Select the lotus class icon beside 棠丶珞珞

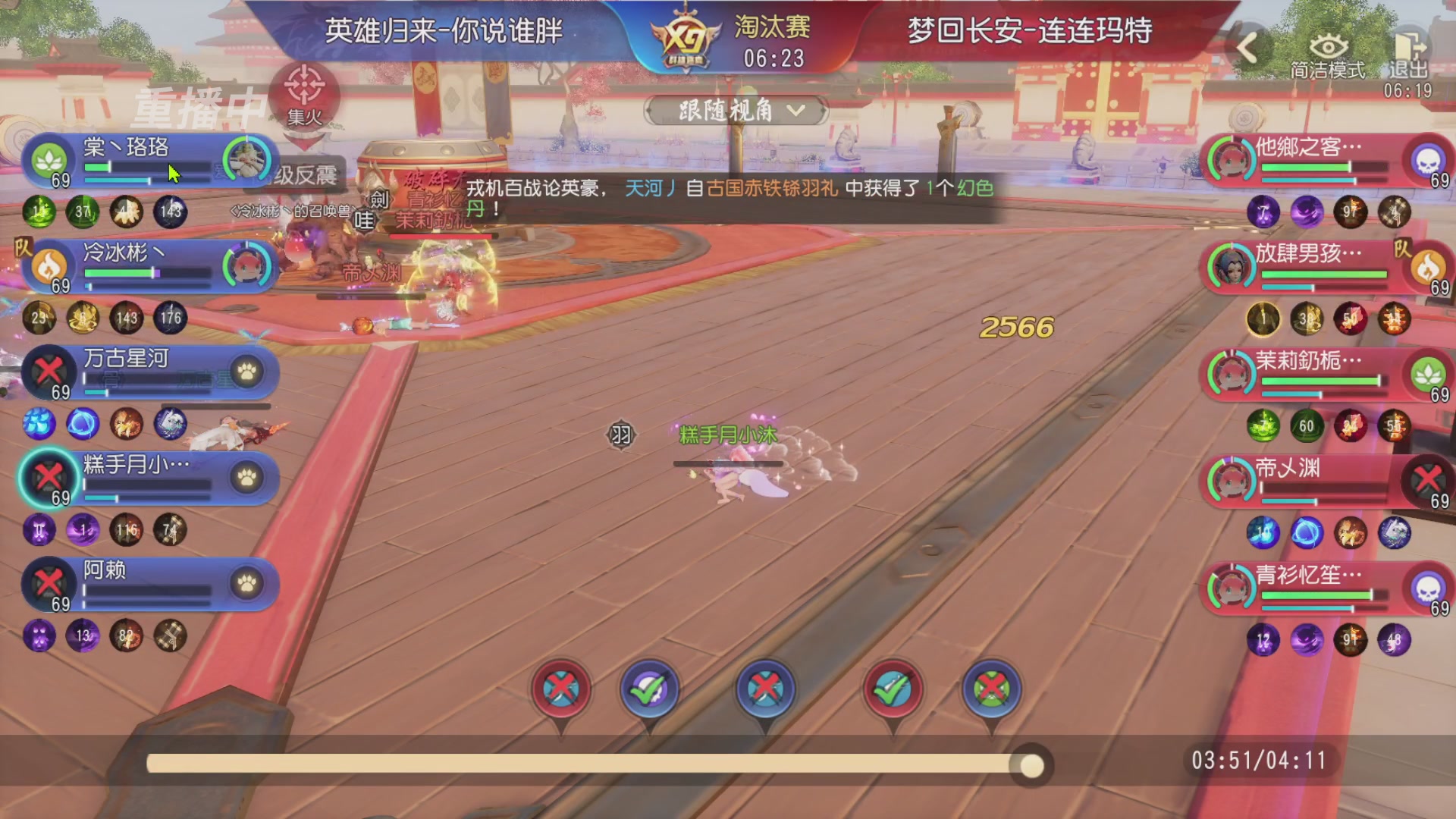click(47, 158)
